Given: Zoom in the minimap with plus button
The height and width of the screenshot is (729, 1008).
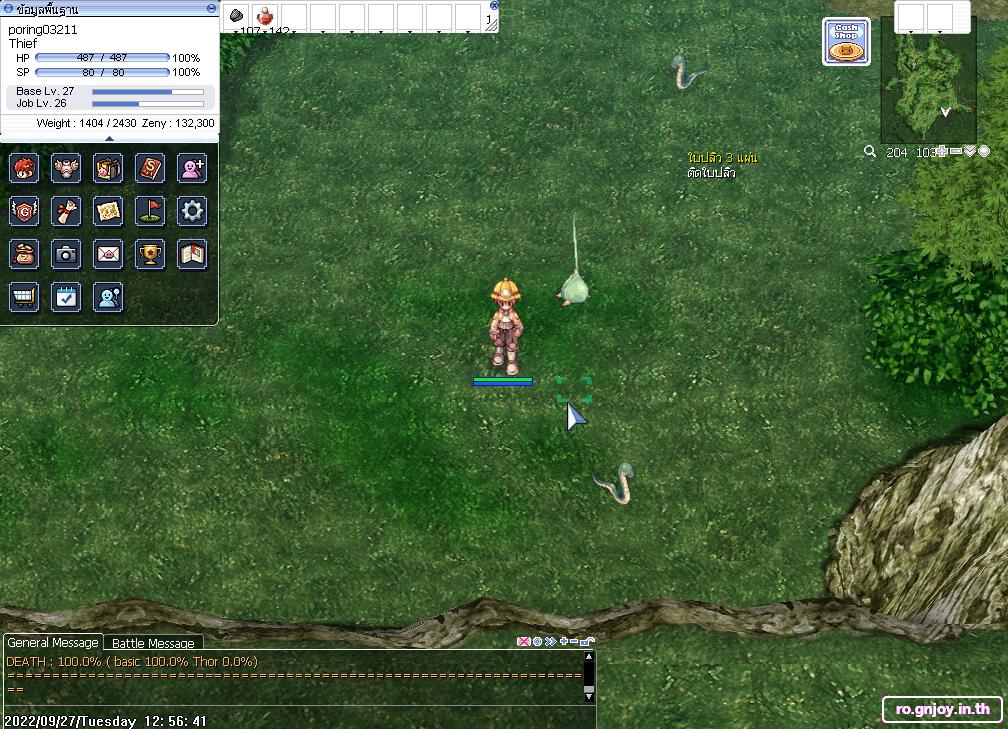Looking at the screenshot, I should click(x=942, y=152).
